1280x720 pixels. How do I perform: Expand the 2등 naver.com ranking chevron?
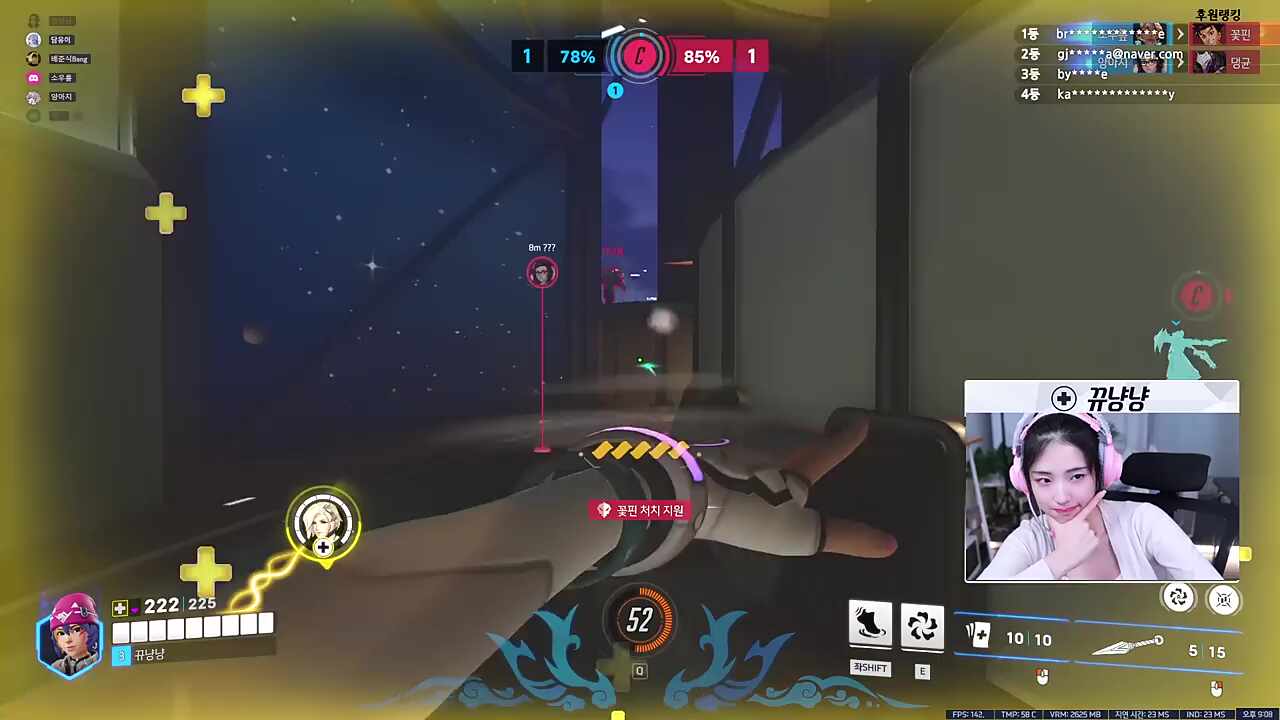1180,61
